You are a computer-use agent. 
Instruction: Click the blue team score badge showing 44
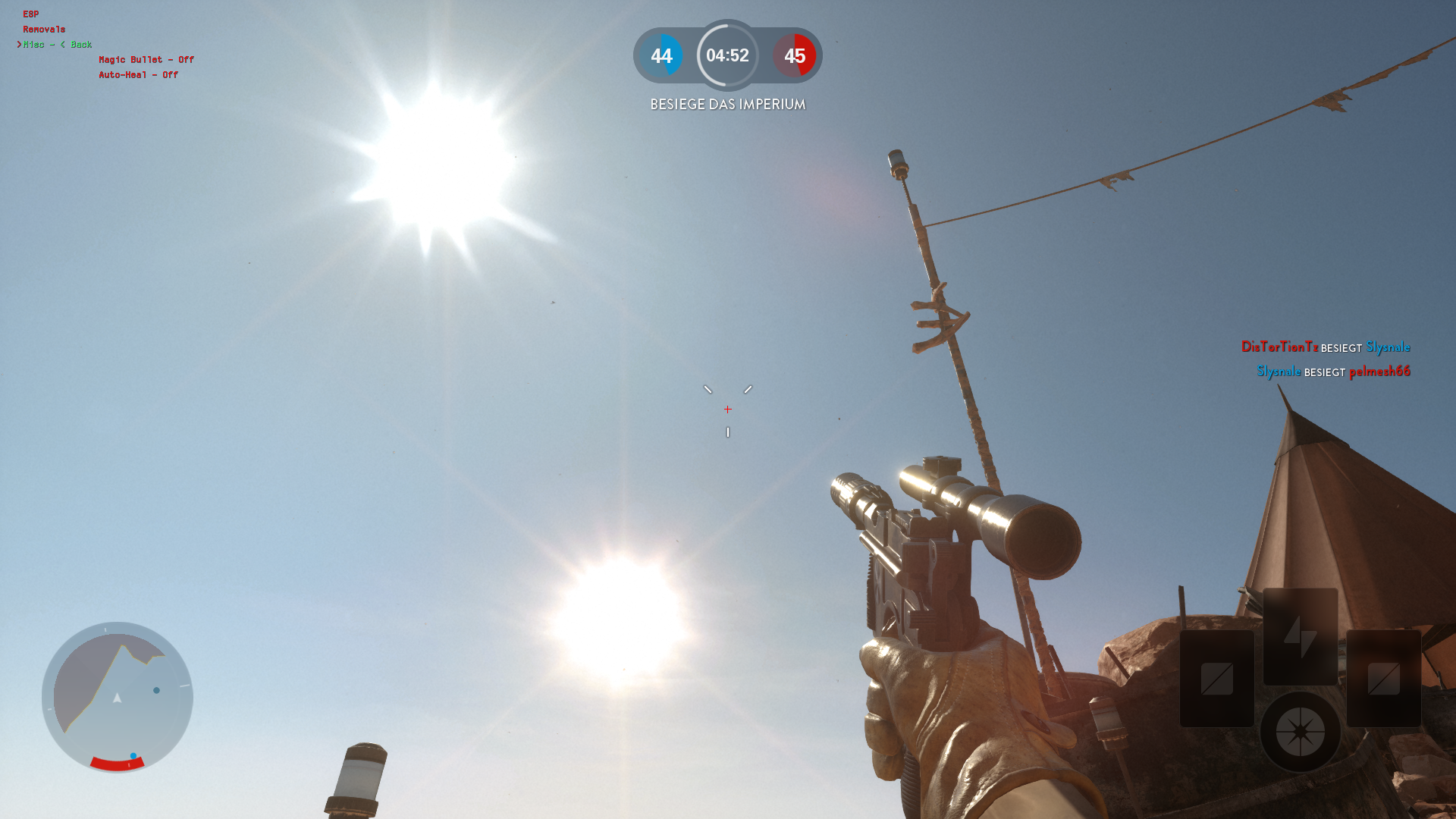click(661, 56)
